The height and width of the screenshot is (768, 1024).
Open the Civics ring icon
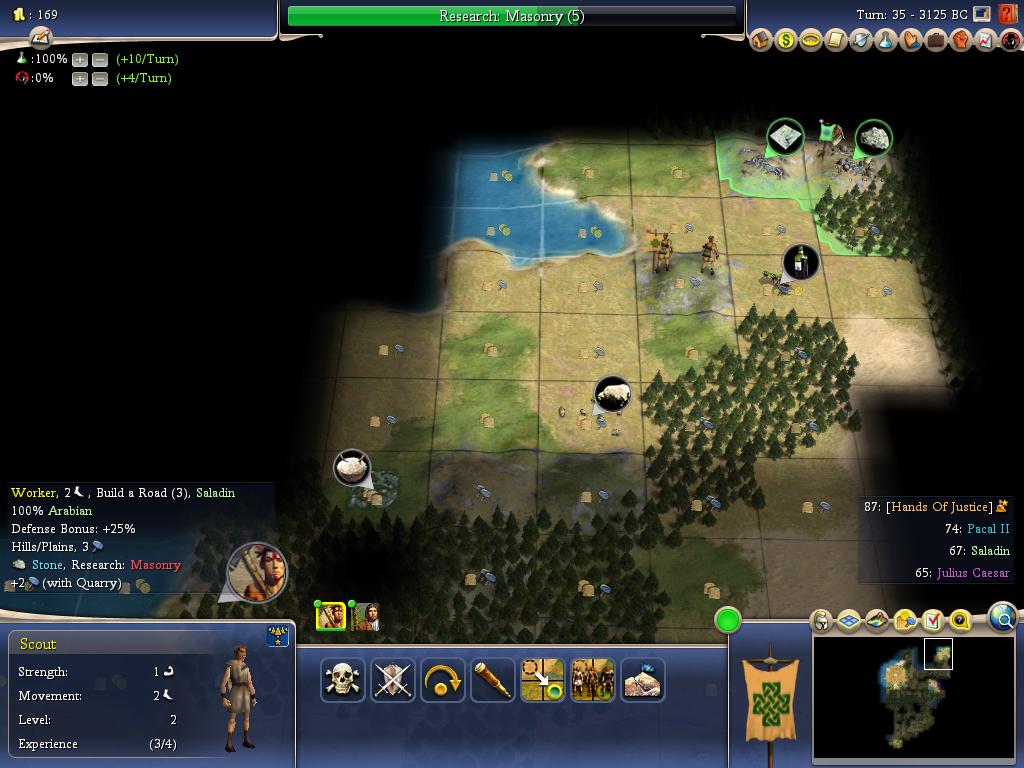tap(811, 41)
